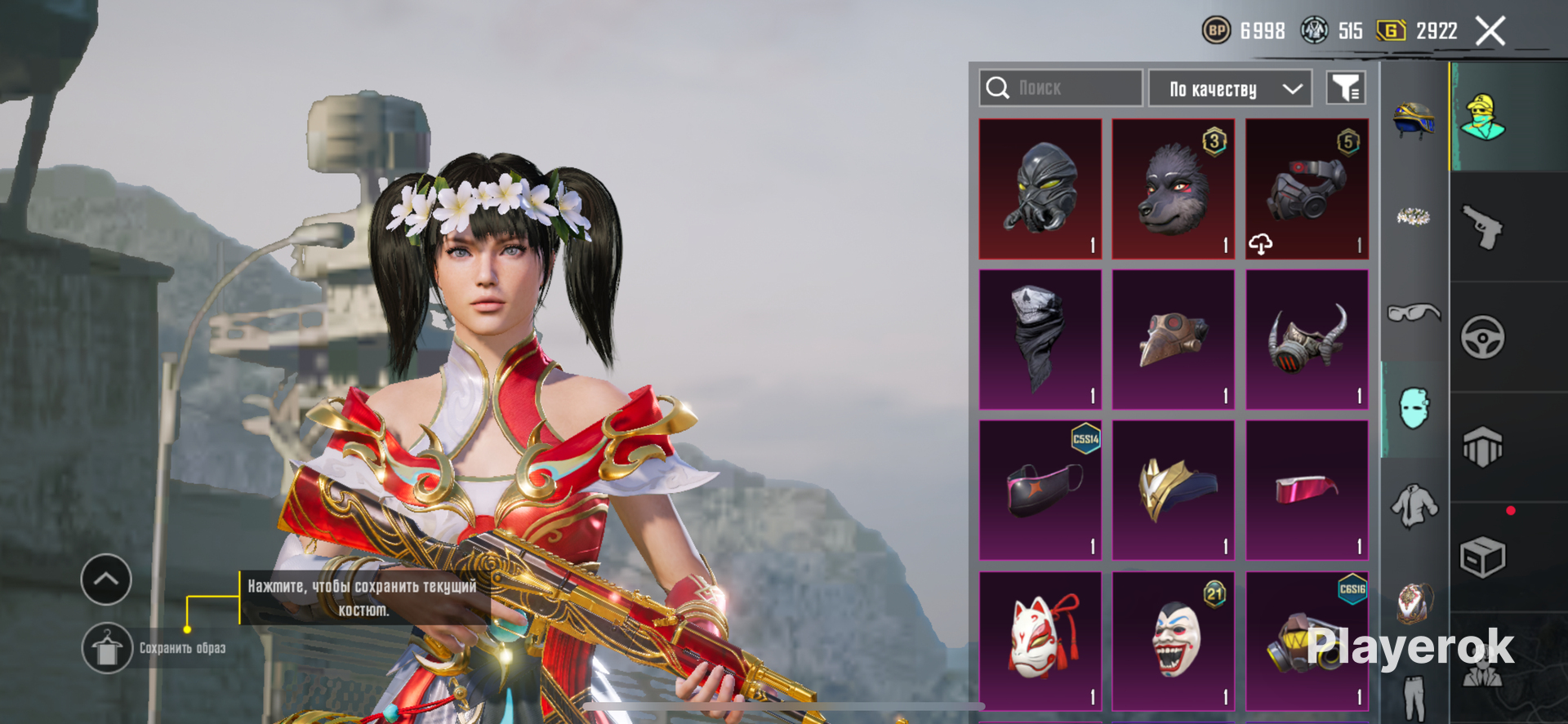Open the steering wheel vehicles section
This screenshot has height=724, width=1568.
pos(1482,337)
